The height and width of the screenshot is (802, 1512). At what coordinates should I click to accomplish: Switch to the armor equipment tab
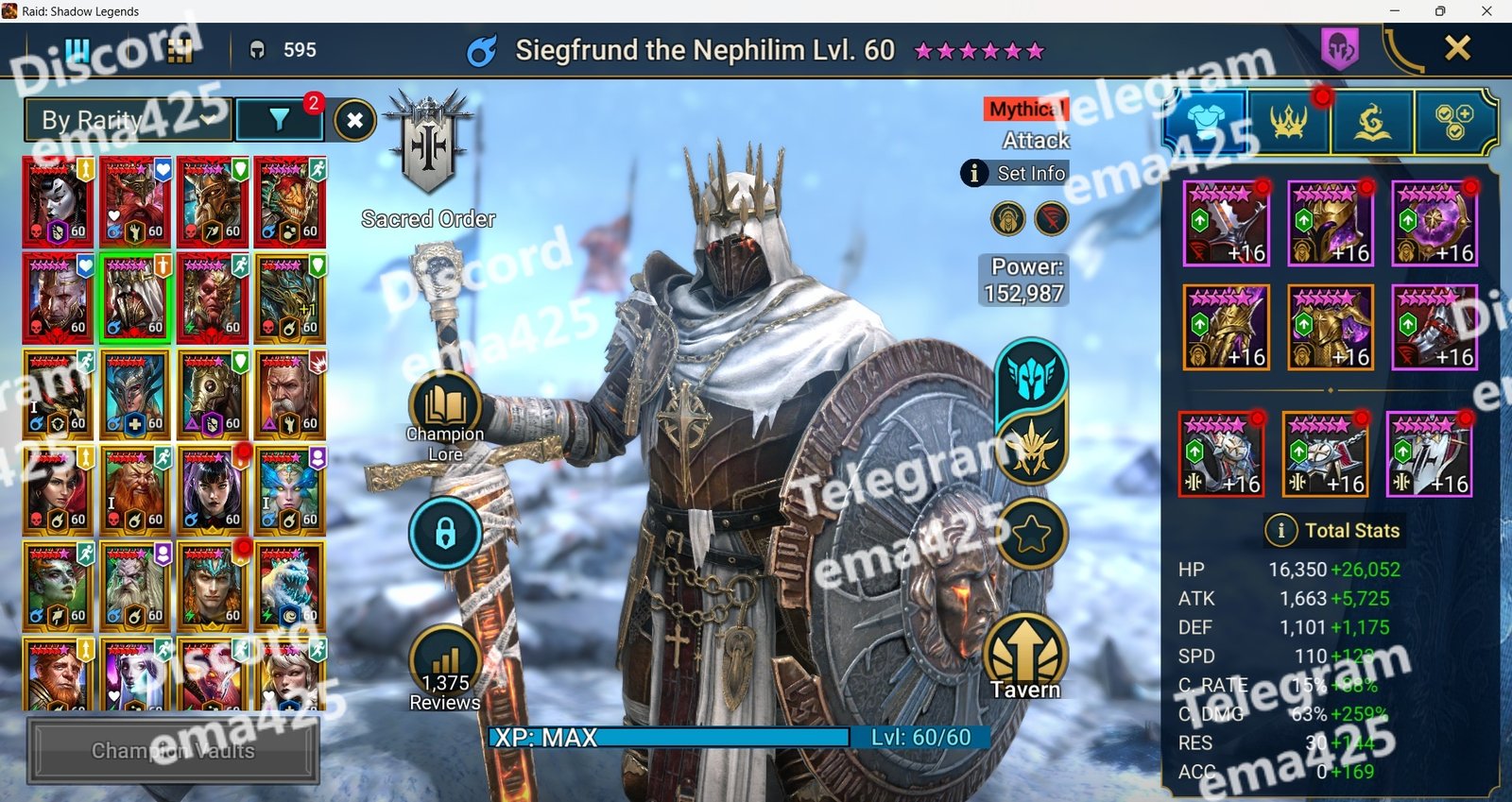pos(1205,122)
